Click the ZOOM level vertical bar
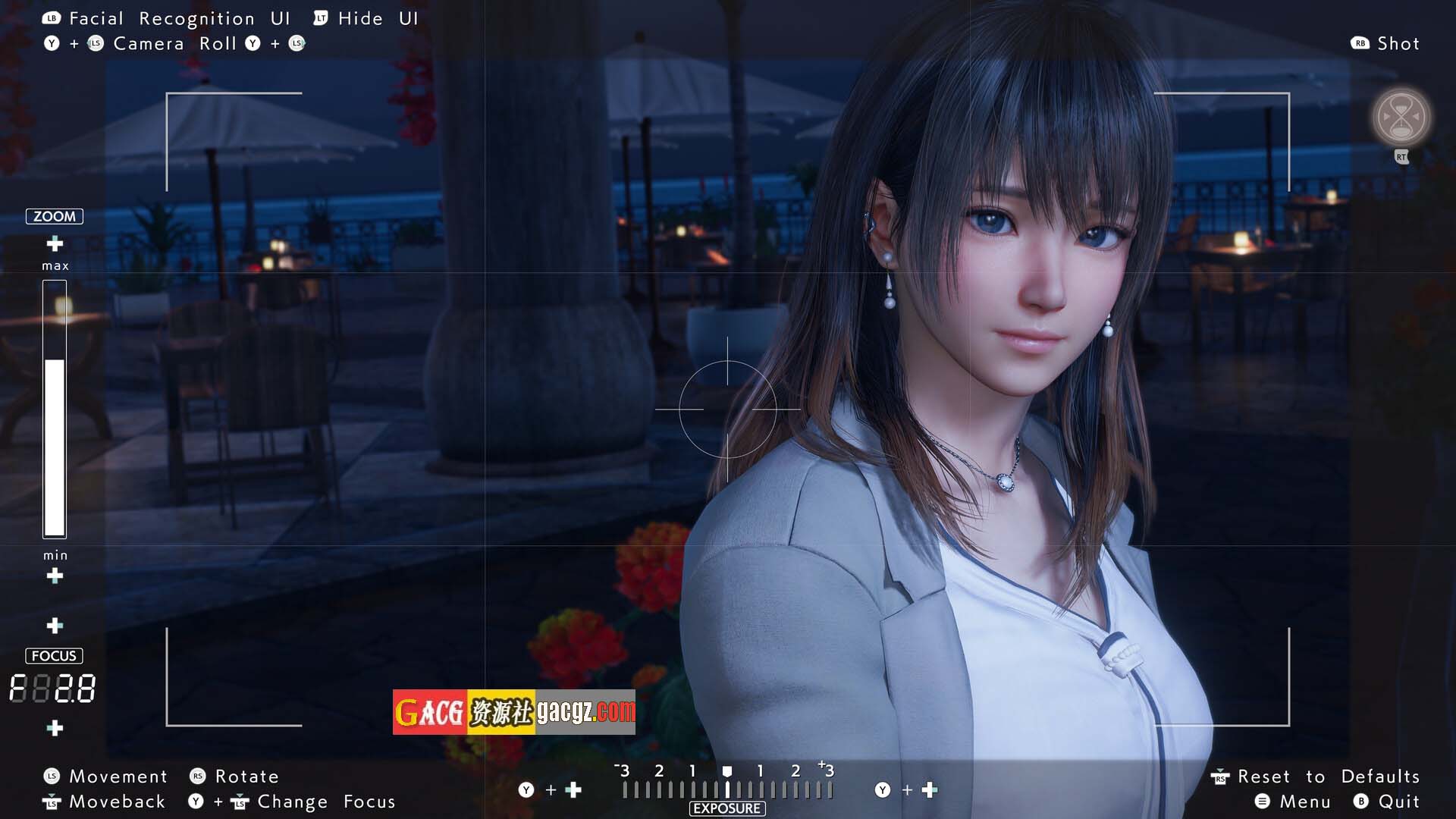The image size is (1456, 819). coord(55,409)
